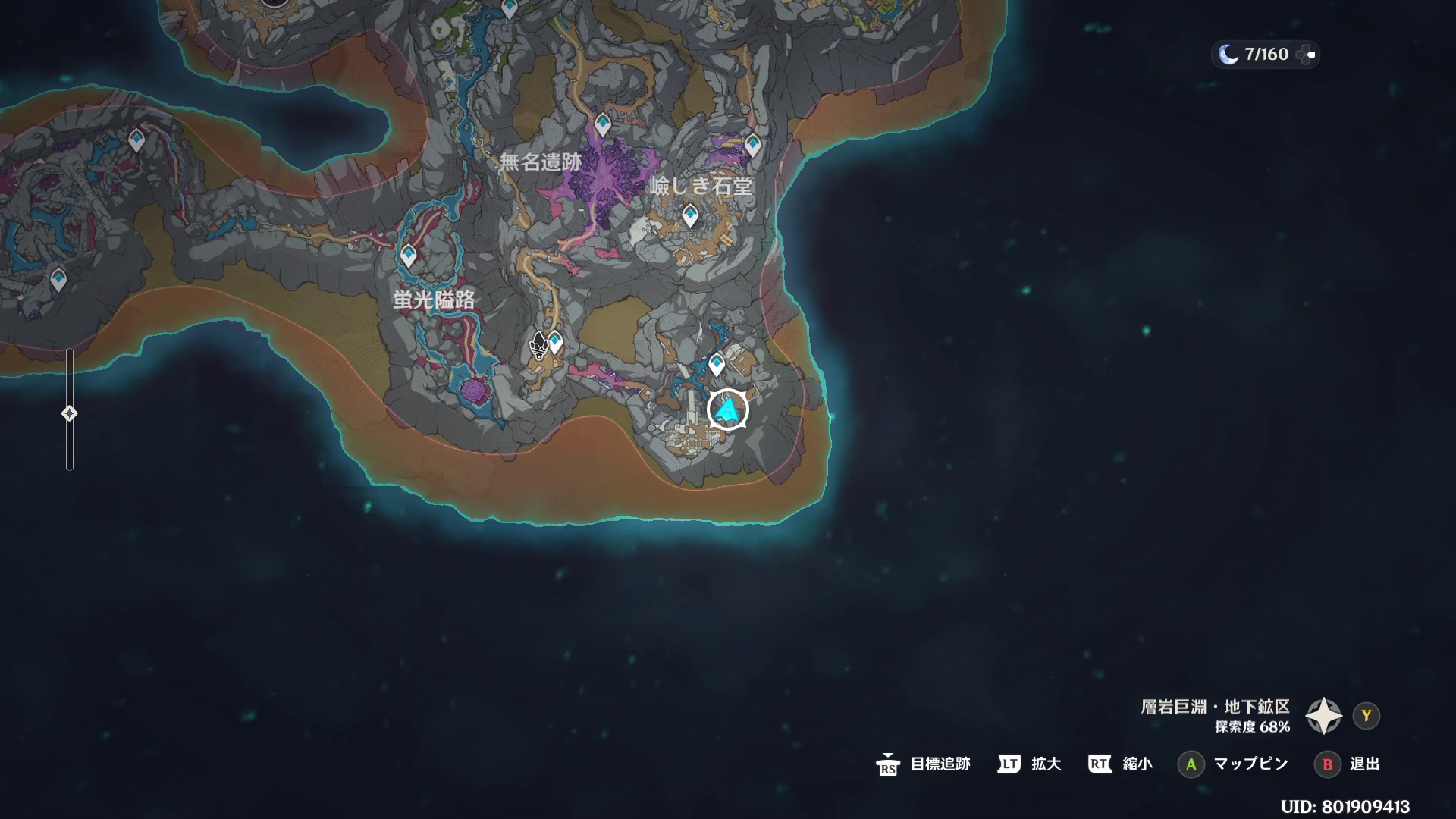
Task: Select the teleport waypoint below 嶮しき石堂 label
Action: (689, 215)
